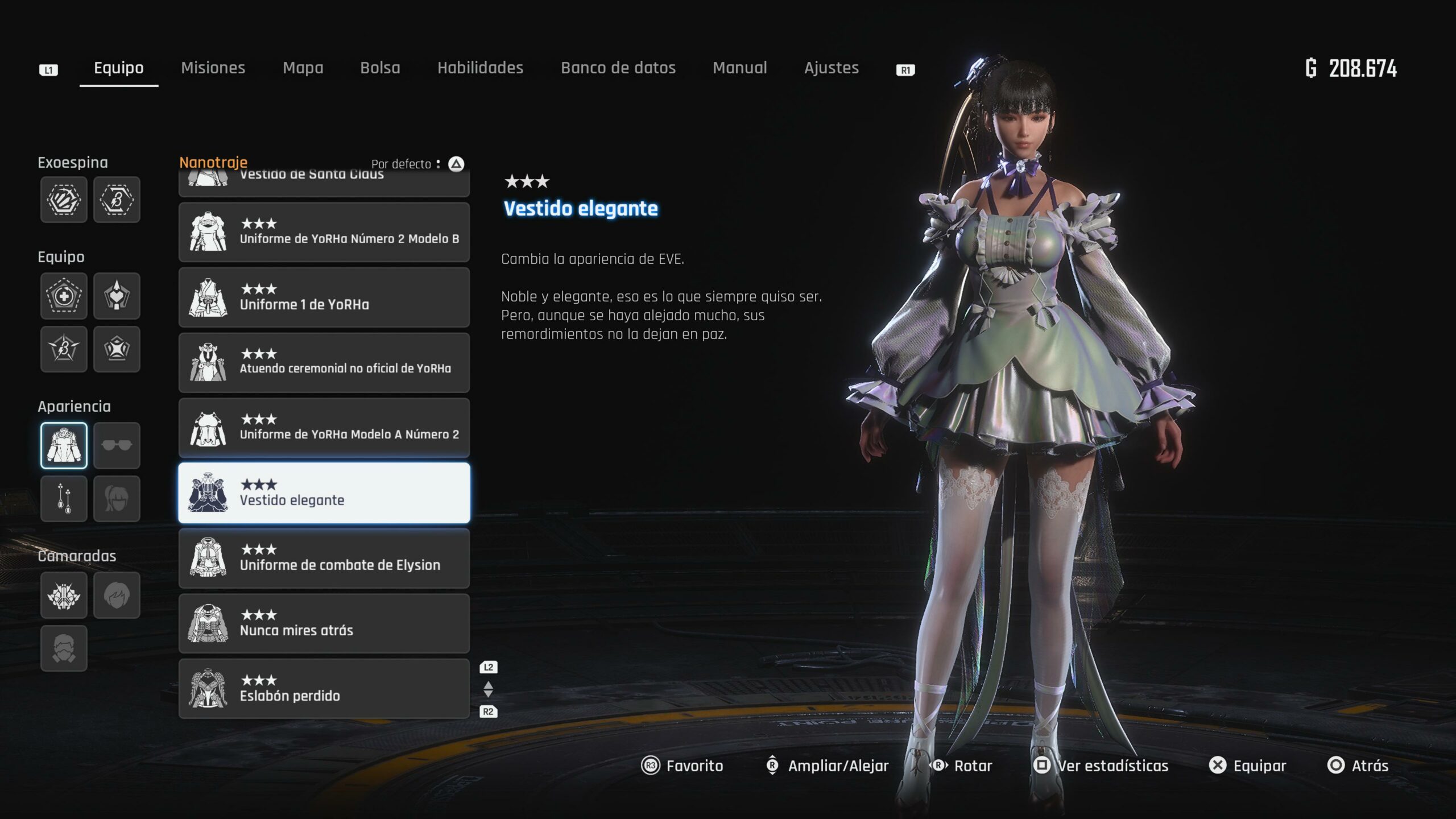Open the drone companion slot under Camaradas
This screenshot has width=1456, height=819.
coord(64,595)
